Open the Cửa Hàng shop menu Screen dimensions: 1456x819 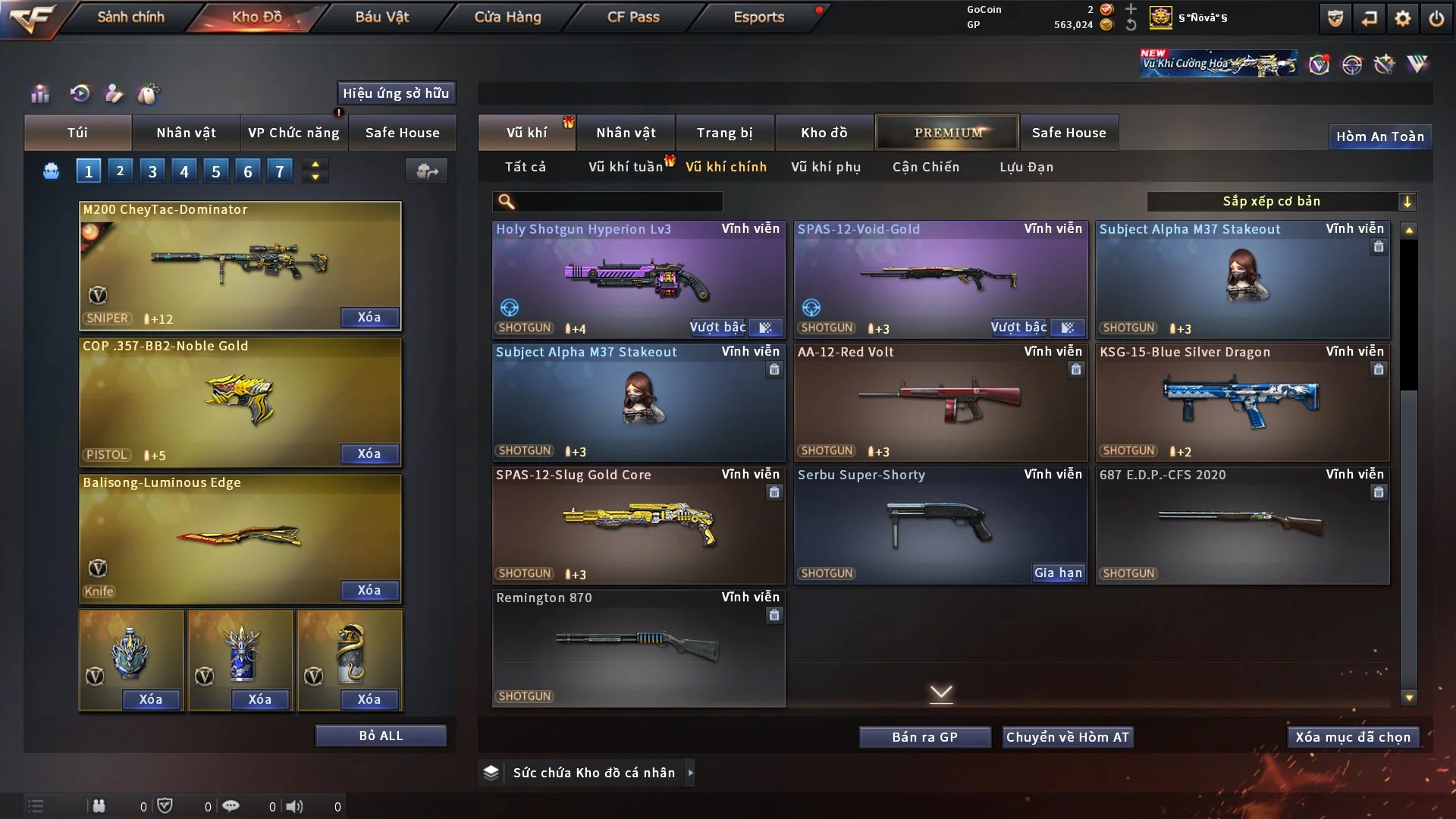click(x=507, y=17)
